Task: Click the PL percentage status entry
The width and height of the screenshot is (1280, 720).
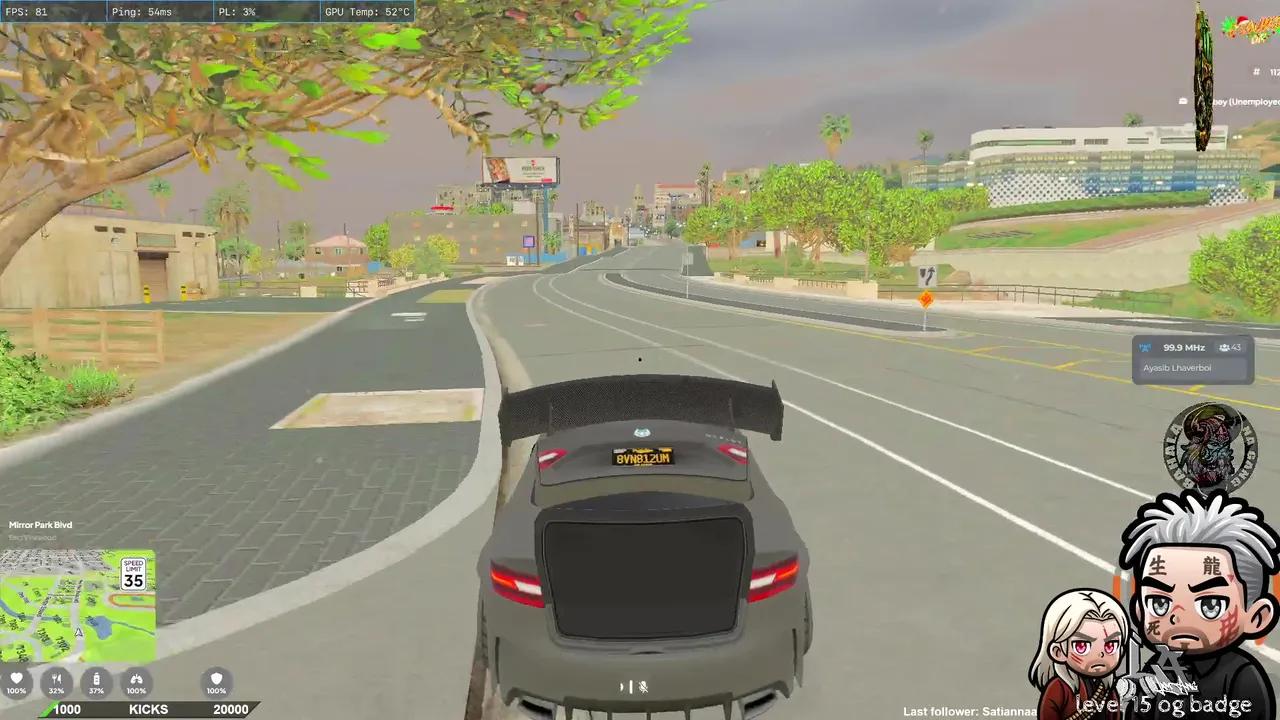Action: [x=236, y=11]
